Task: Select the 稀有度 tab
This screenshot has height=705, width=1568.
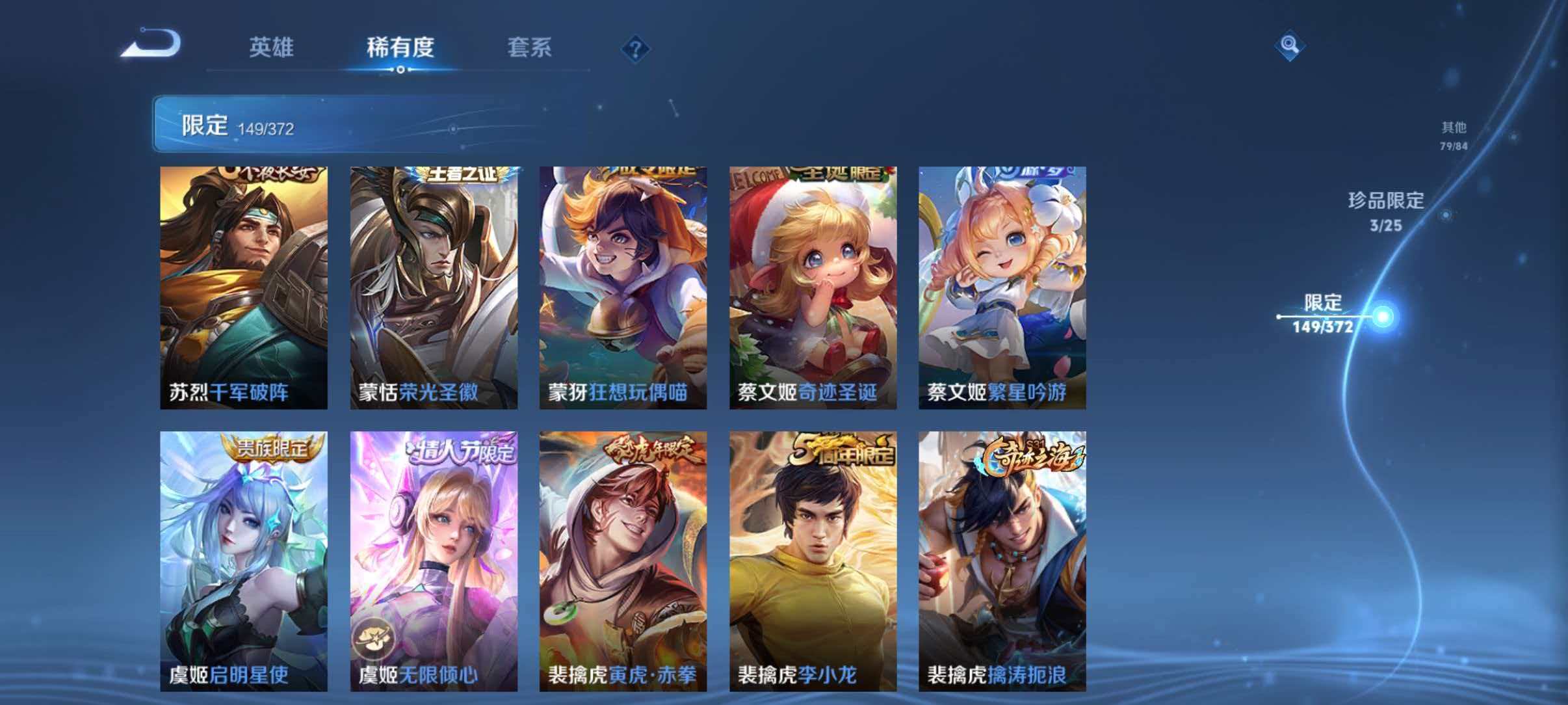Action: (401, 47)
